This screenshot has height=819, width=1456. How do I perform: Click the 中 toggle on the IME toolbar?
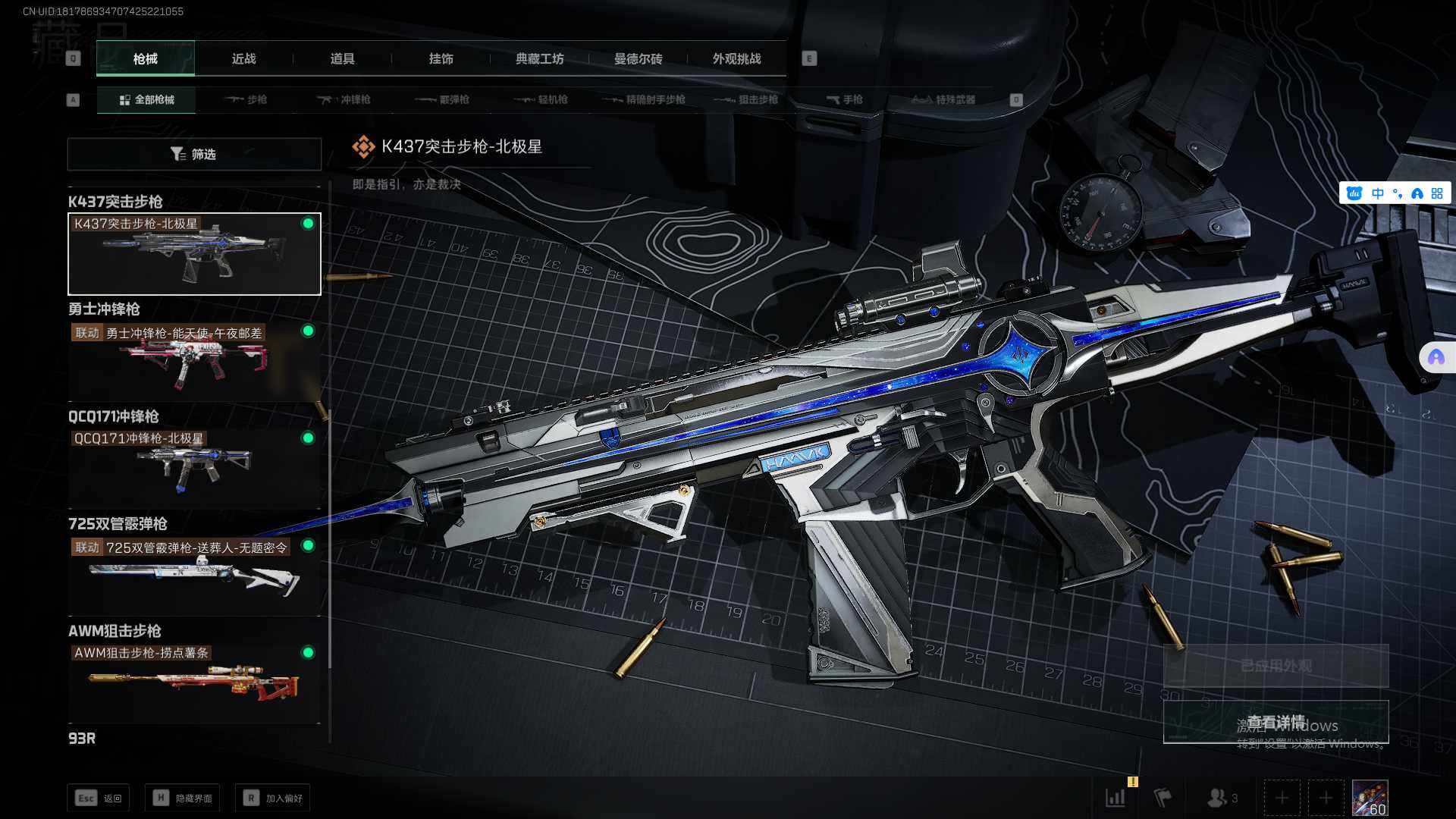click(x=1378, y=193)
